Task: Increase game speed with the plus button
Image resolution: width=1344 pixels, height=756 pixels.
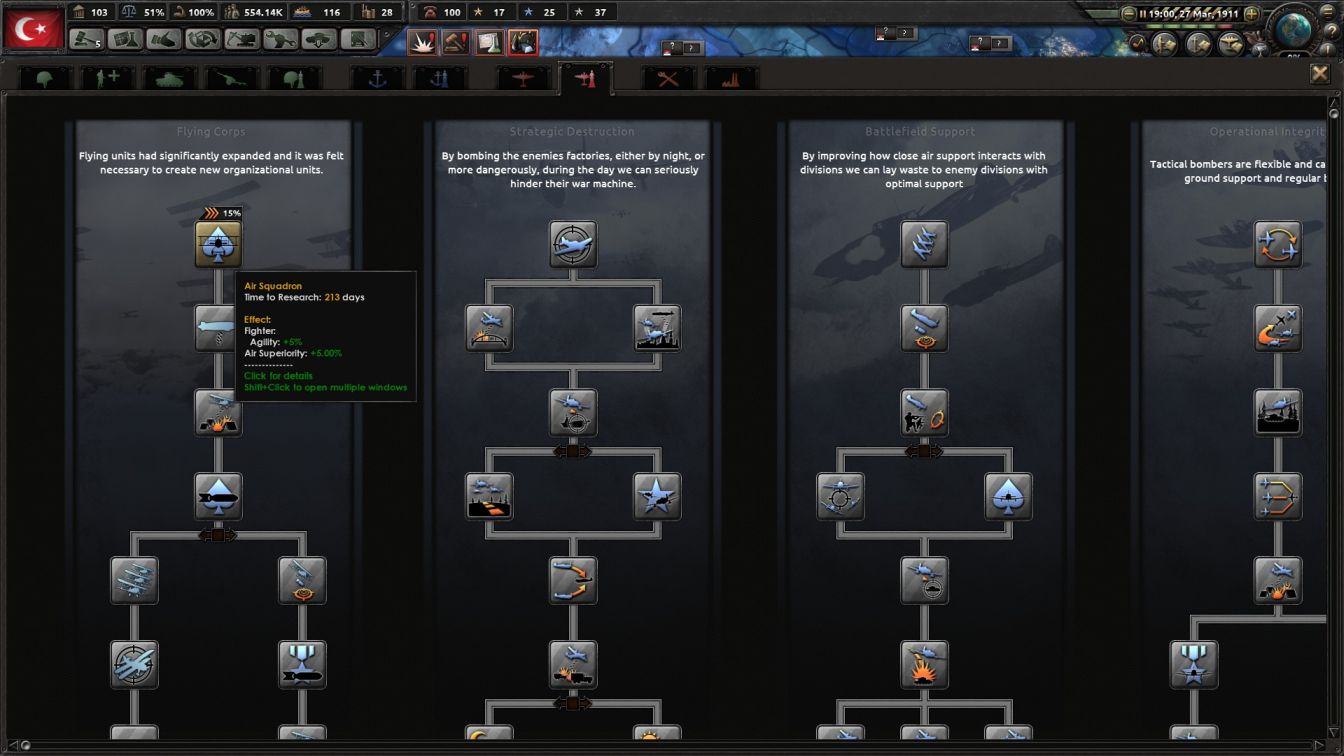Action: 1250,13
